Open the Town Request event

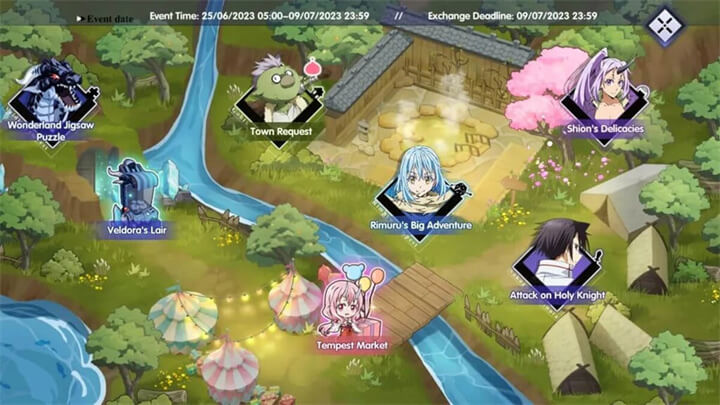281,100
